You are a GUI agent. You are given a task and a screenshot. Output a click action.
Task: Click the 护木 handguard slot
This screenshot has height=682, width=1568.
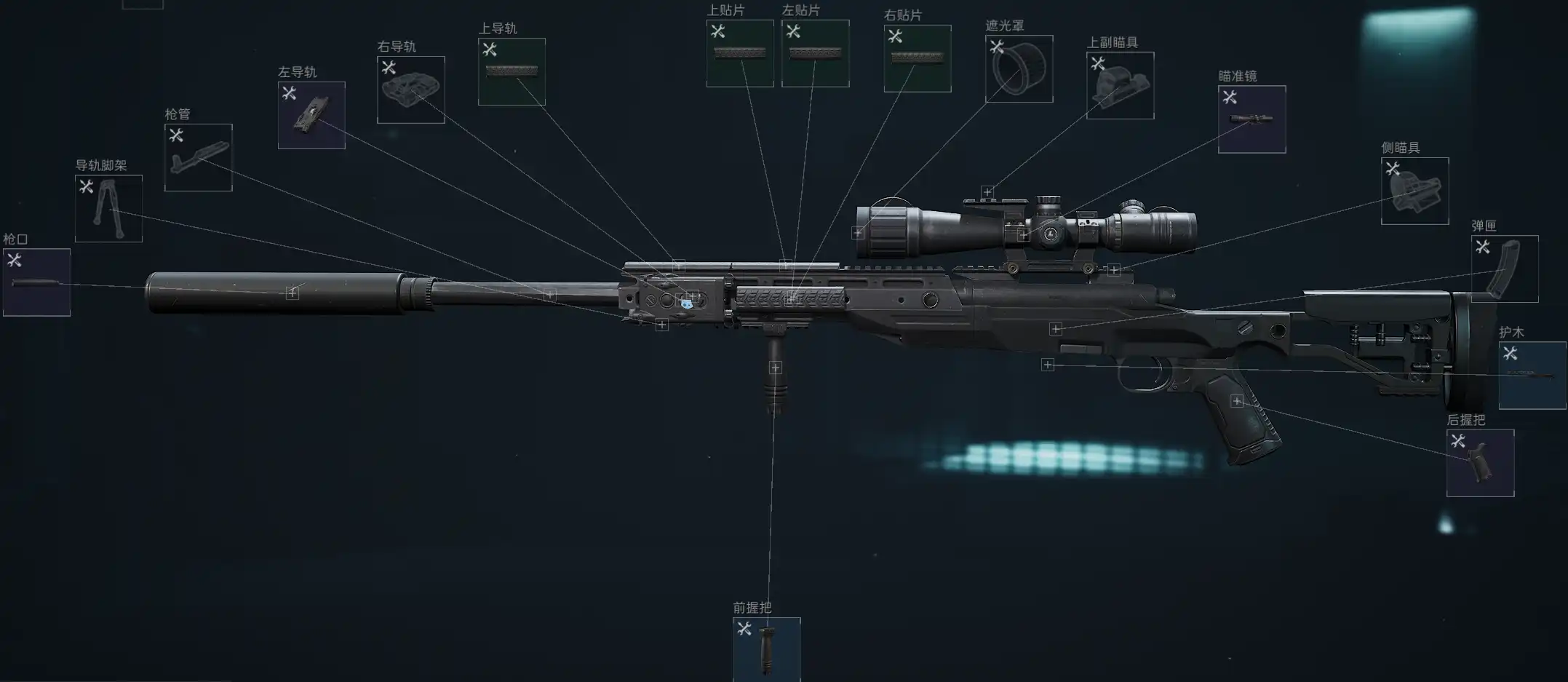pyautogui.click(x=1532, y=376)
